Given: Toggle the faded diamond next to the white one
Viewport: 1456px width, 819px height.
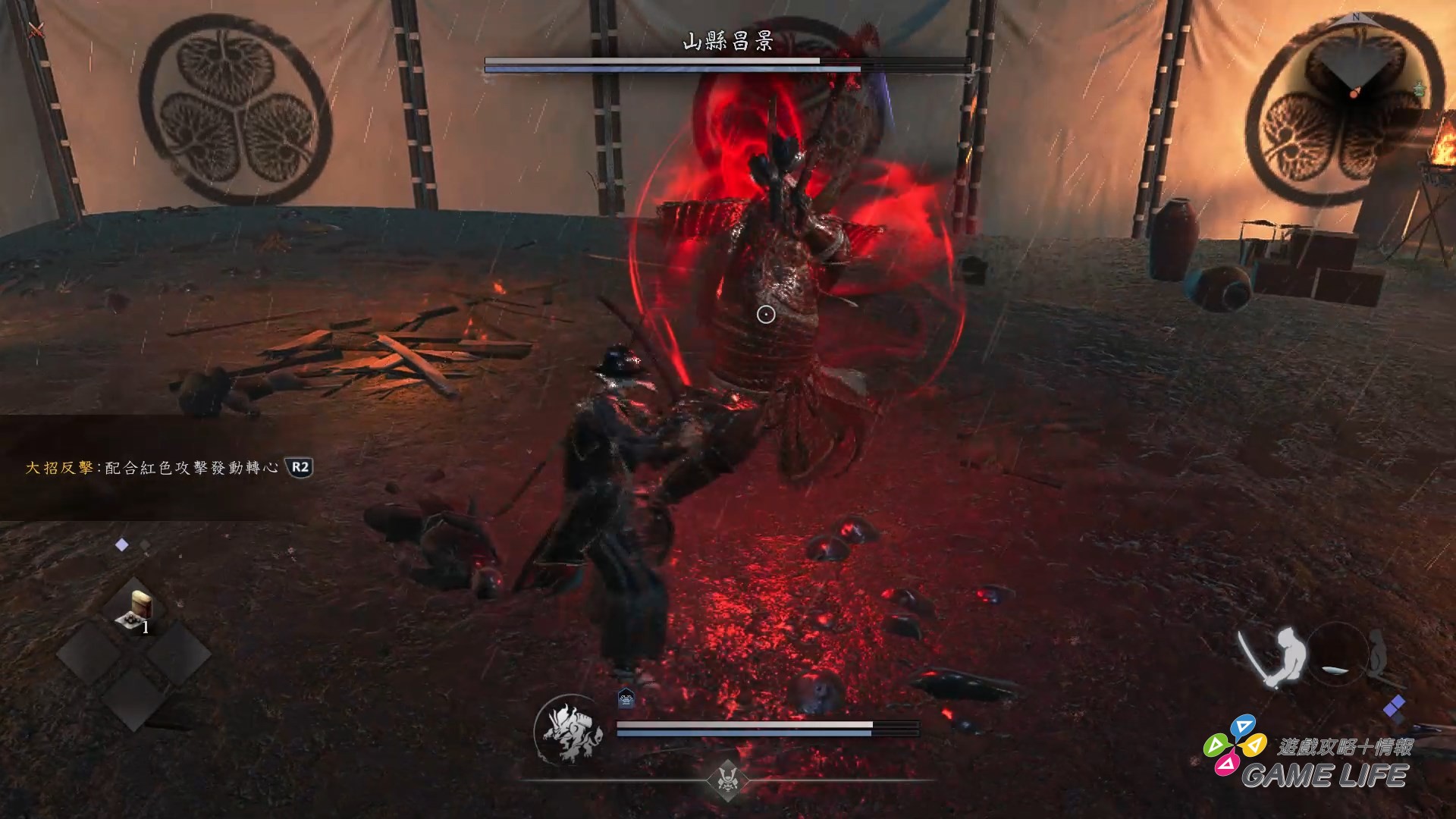Looking at the screenshot, I should click(145, 545).
